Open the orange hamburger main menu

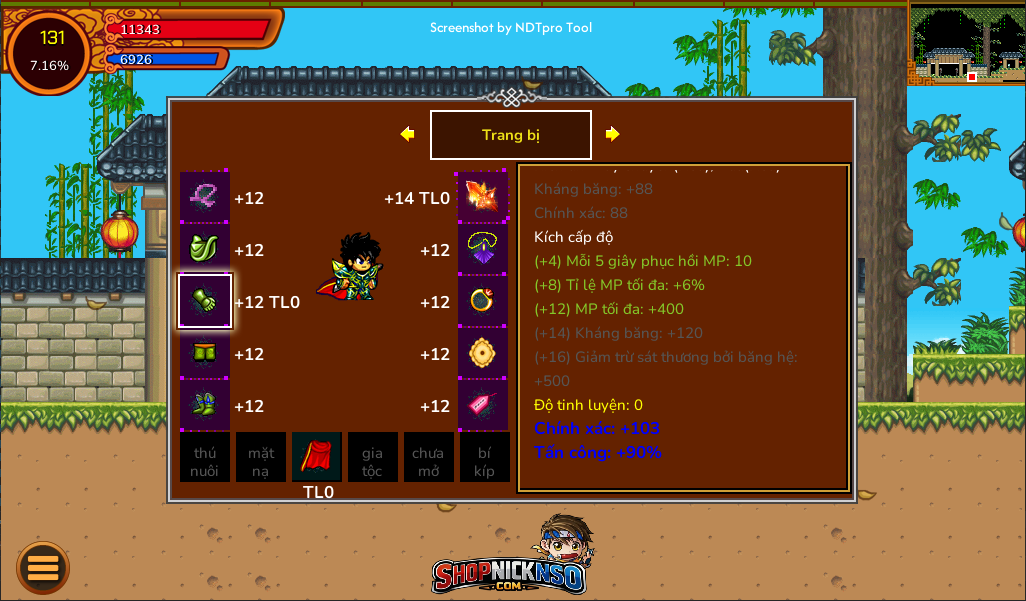click(43, 568)
